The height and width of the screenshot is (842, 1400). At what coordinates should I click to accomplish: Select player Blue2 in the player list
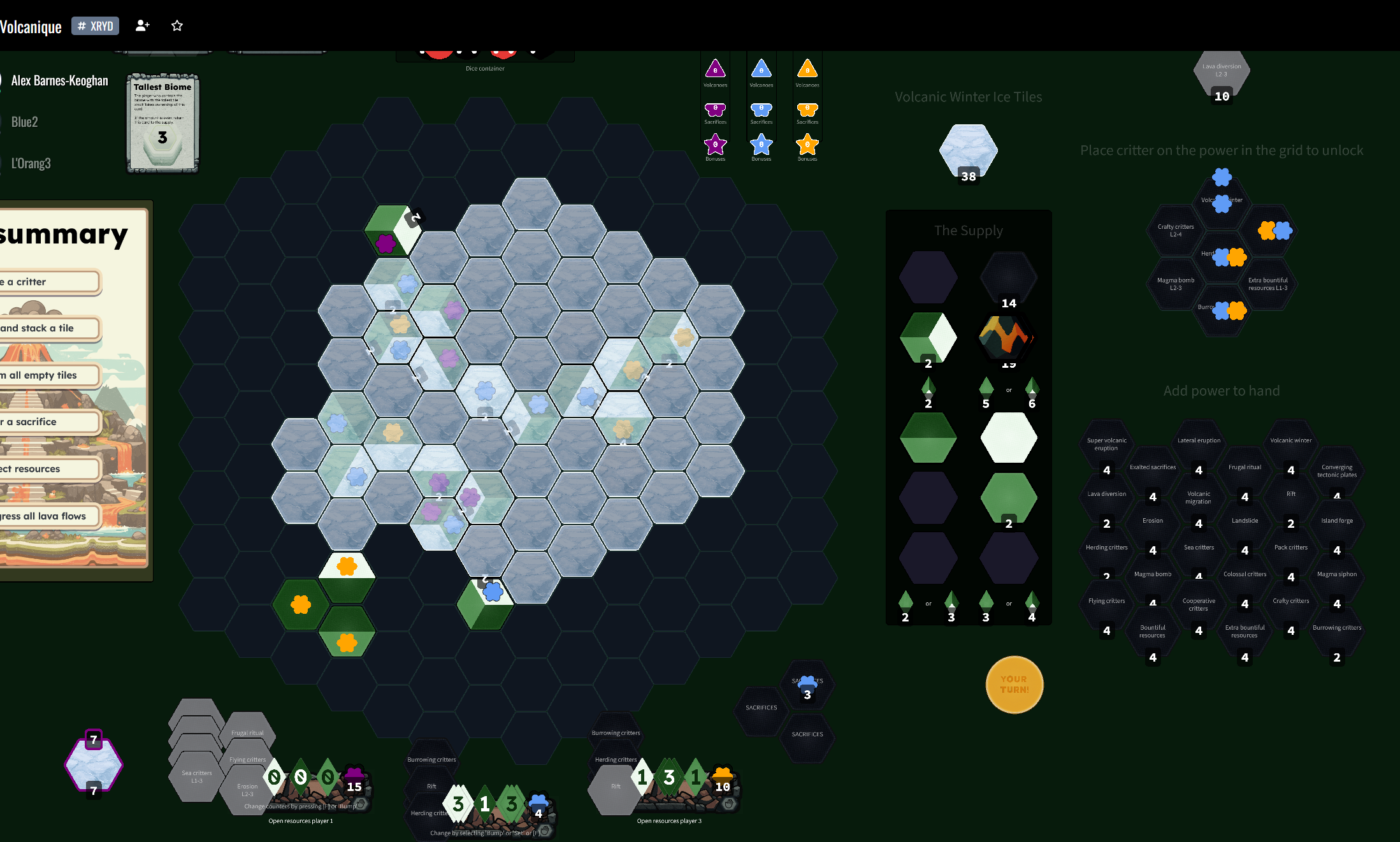pyautogui.click(x=24, y=122)
